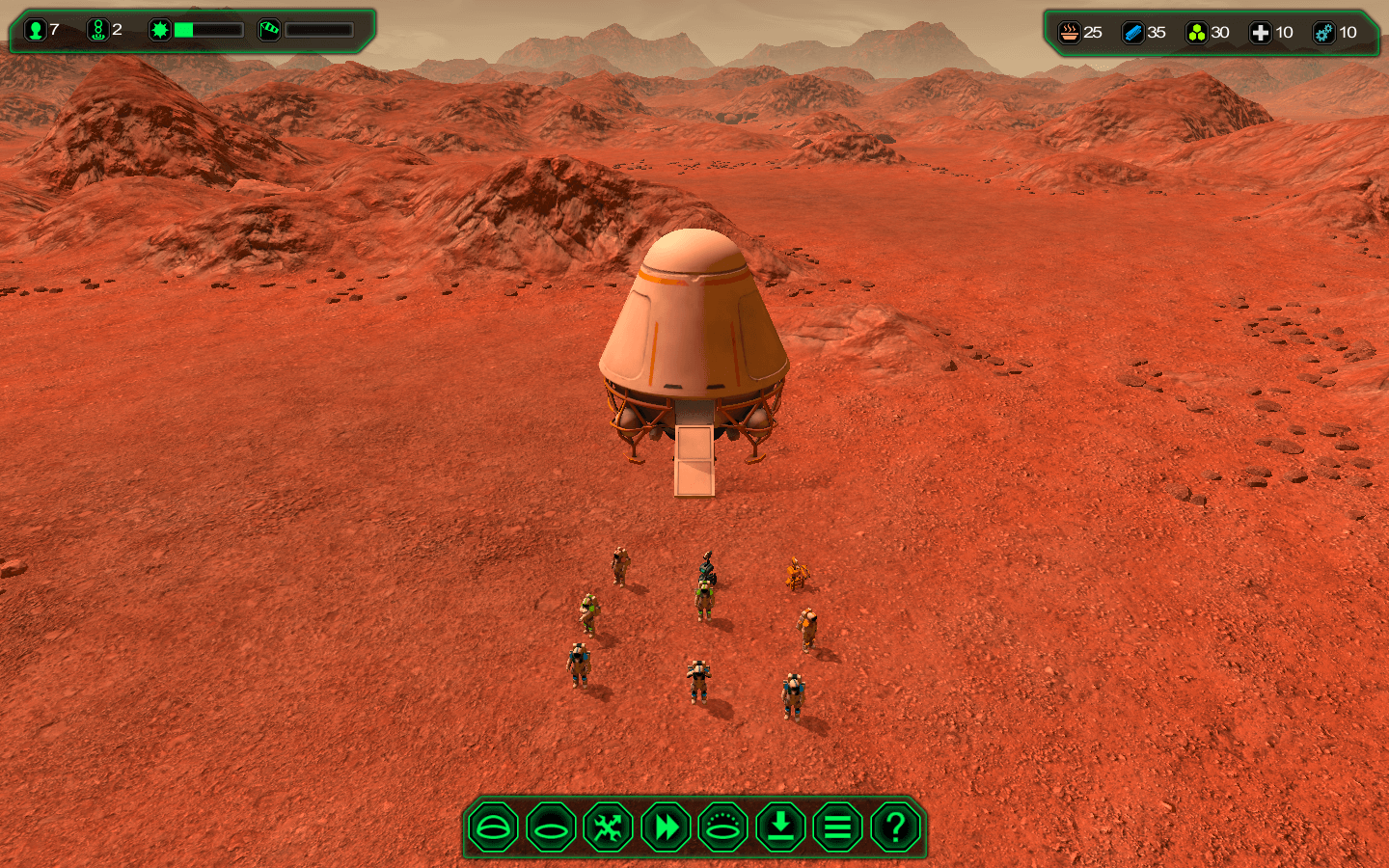Click the green hexagons resource icon
This screenshot has width=1389, height=868.
coord(1197,33)
